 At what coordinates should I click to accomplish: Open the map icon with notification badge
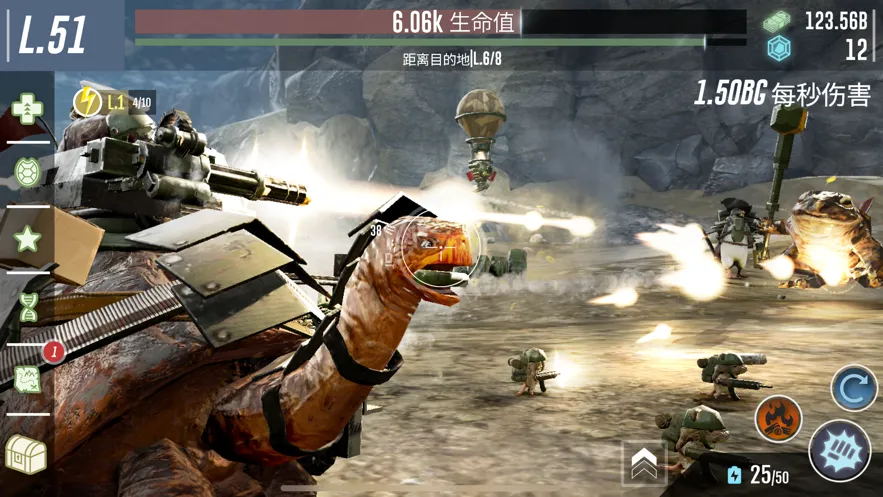tap(29, 378)
